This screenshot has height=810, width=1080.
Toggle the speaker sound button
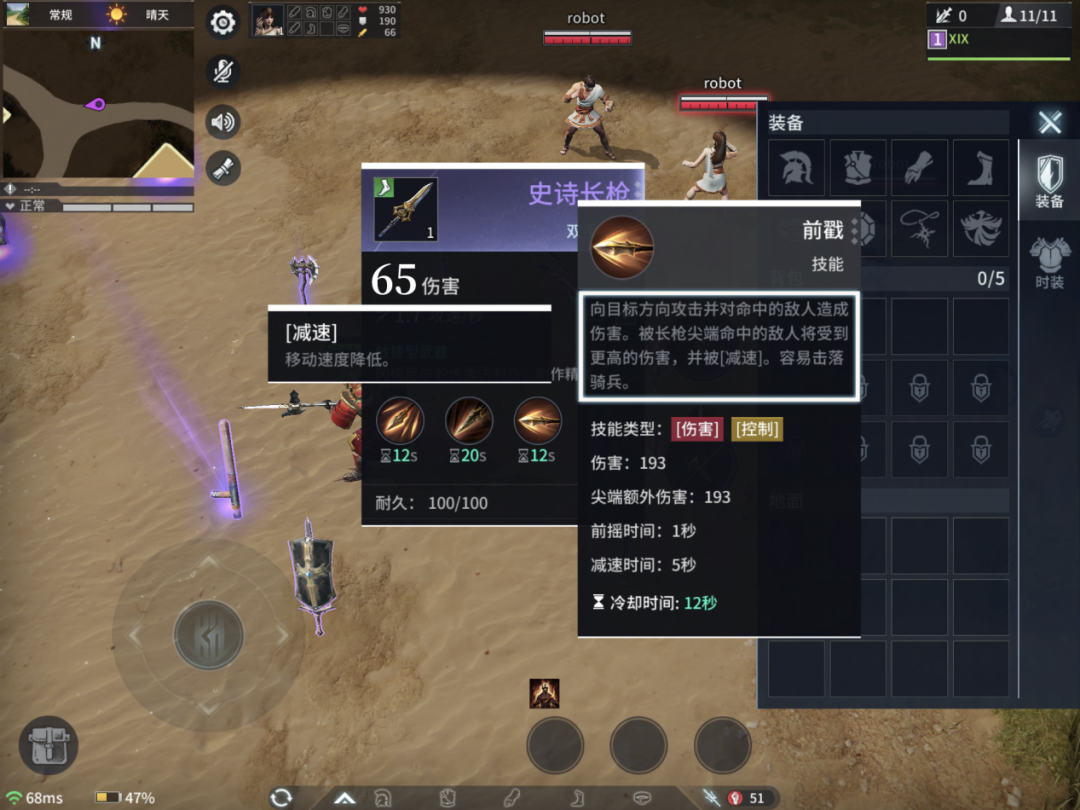(223, 122)
